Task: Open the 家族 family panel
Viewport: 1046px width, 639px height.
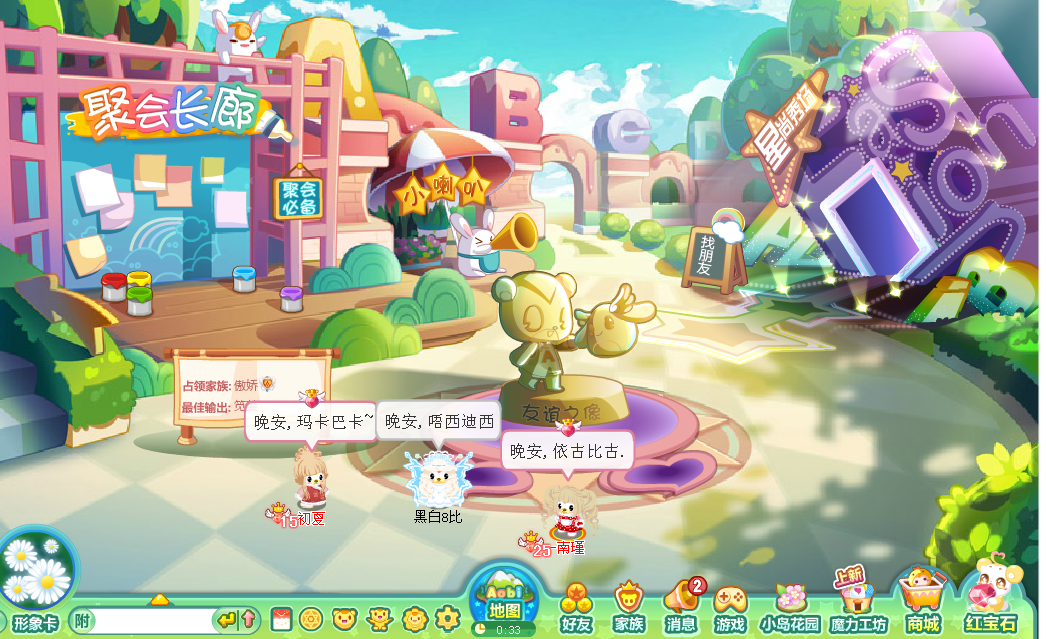Action: point(628,608)
